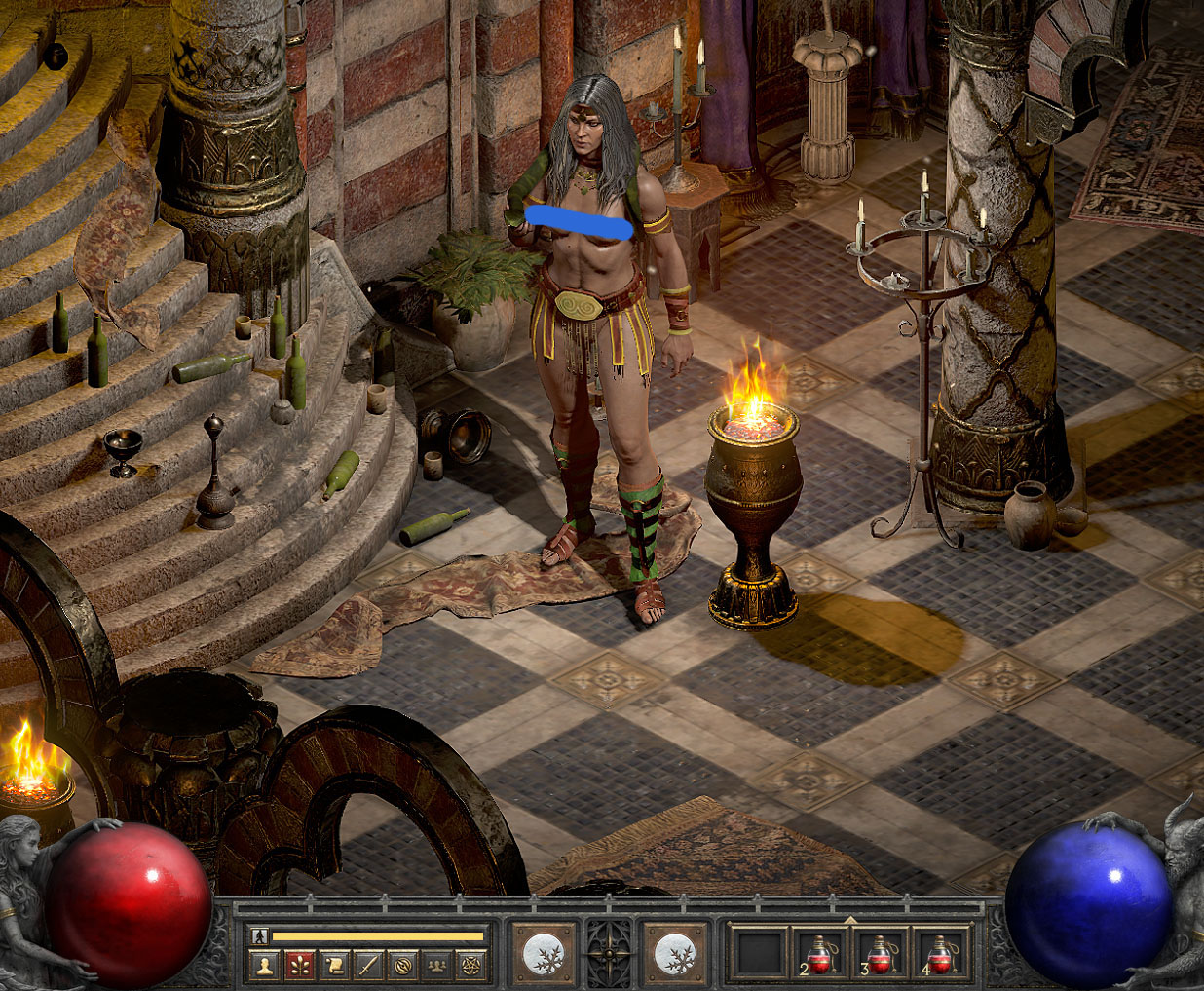Image resolution: width=1204 pixels, height=991 pixels.
Task: Toggle the run/walk button
Action: 259,936
